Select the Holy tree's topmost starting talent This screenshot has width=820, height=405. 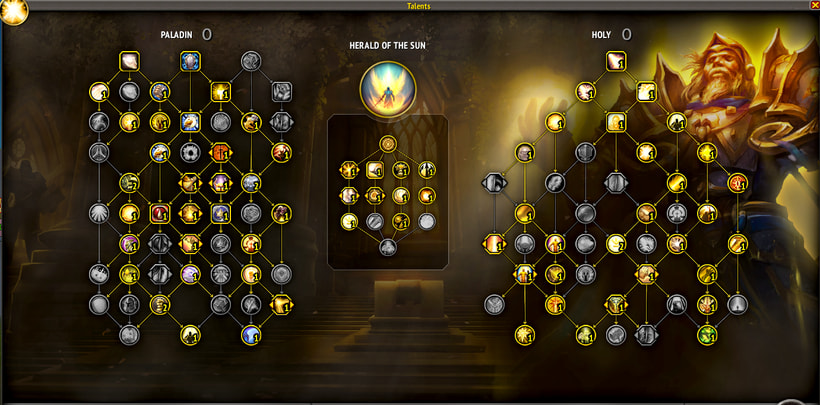[616, 61]
